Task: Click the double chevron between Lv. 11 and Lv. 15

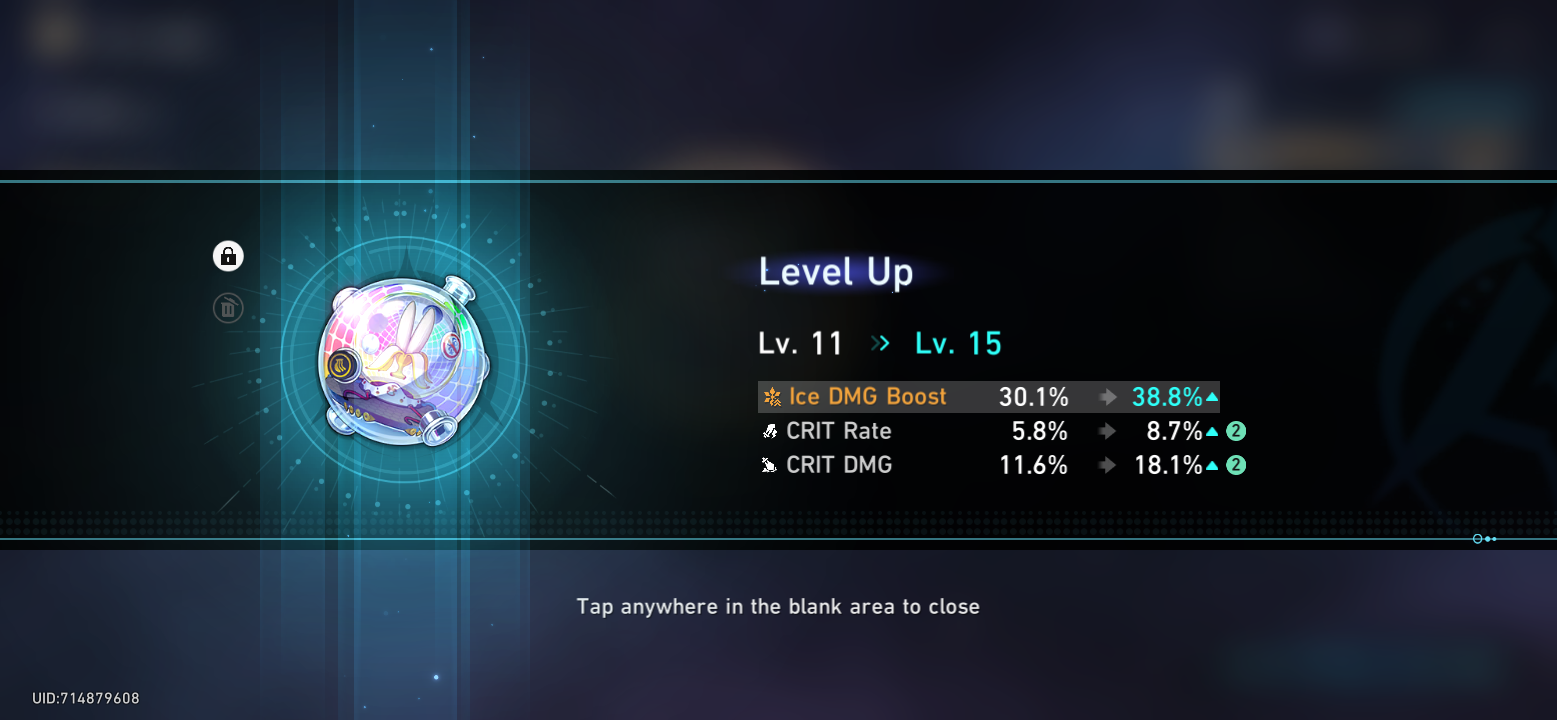Action: (x=879, y=343)
